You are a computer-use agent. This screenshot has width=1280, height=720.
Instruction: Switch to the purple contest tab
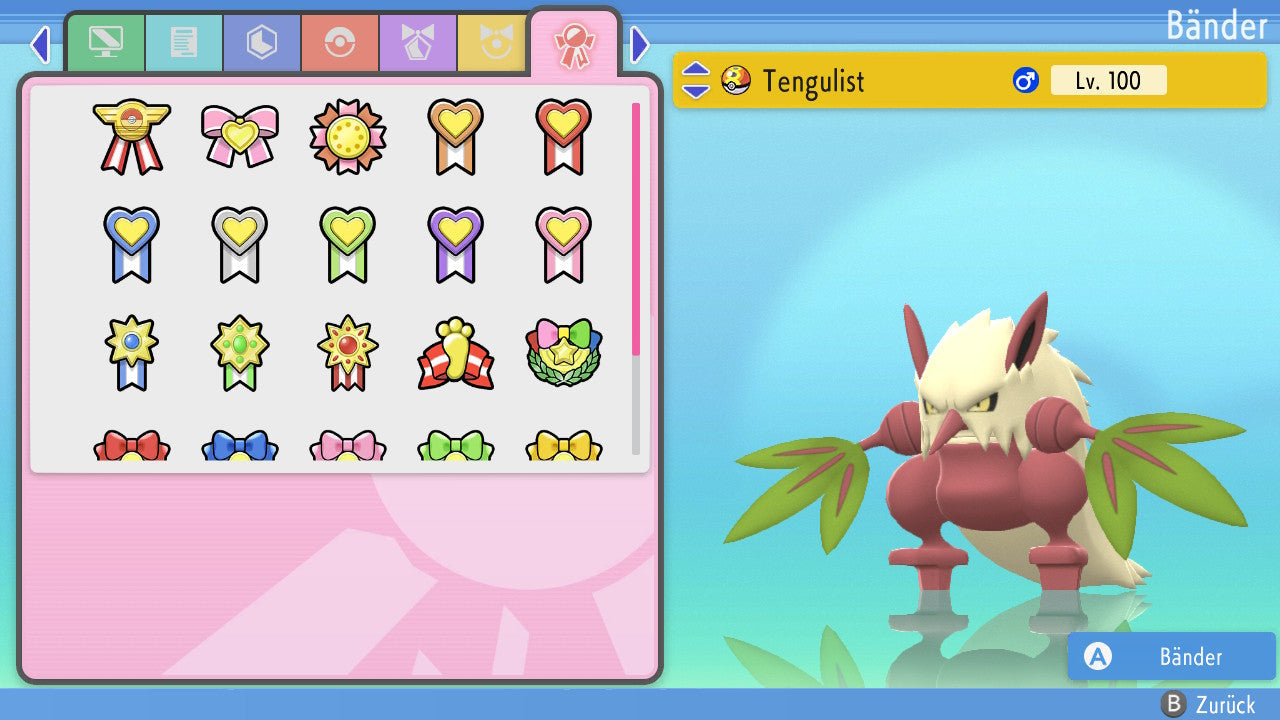(417, 43)
